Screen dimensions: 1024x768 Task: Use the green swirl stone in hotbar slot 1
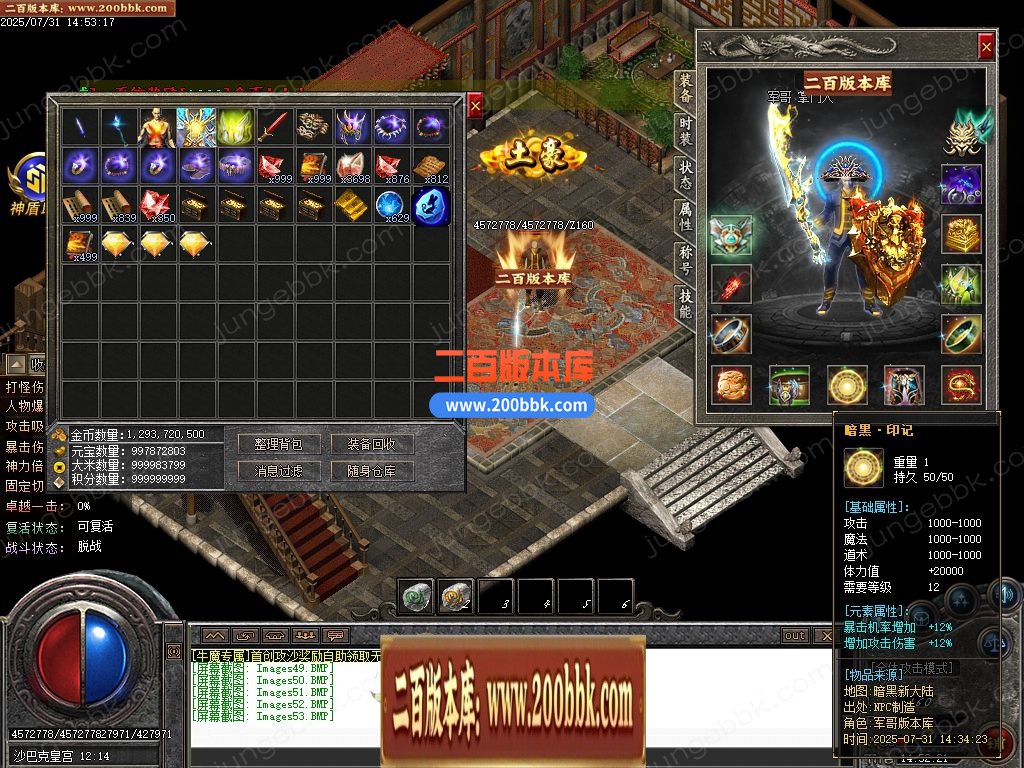point(417,597)
